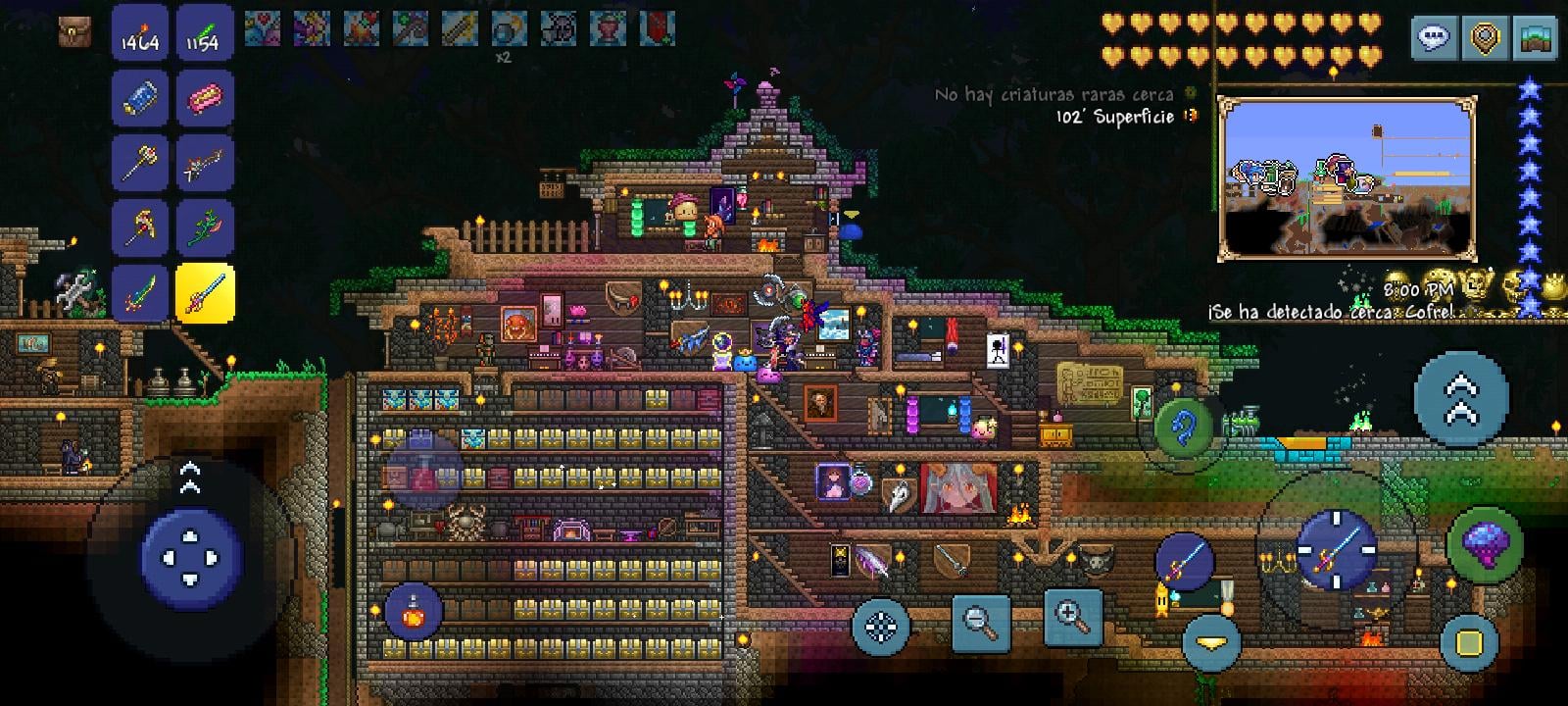Zoom in with the plus magnifier

1072,617
